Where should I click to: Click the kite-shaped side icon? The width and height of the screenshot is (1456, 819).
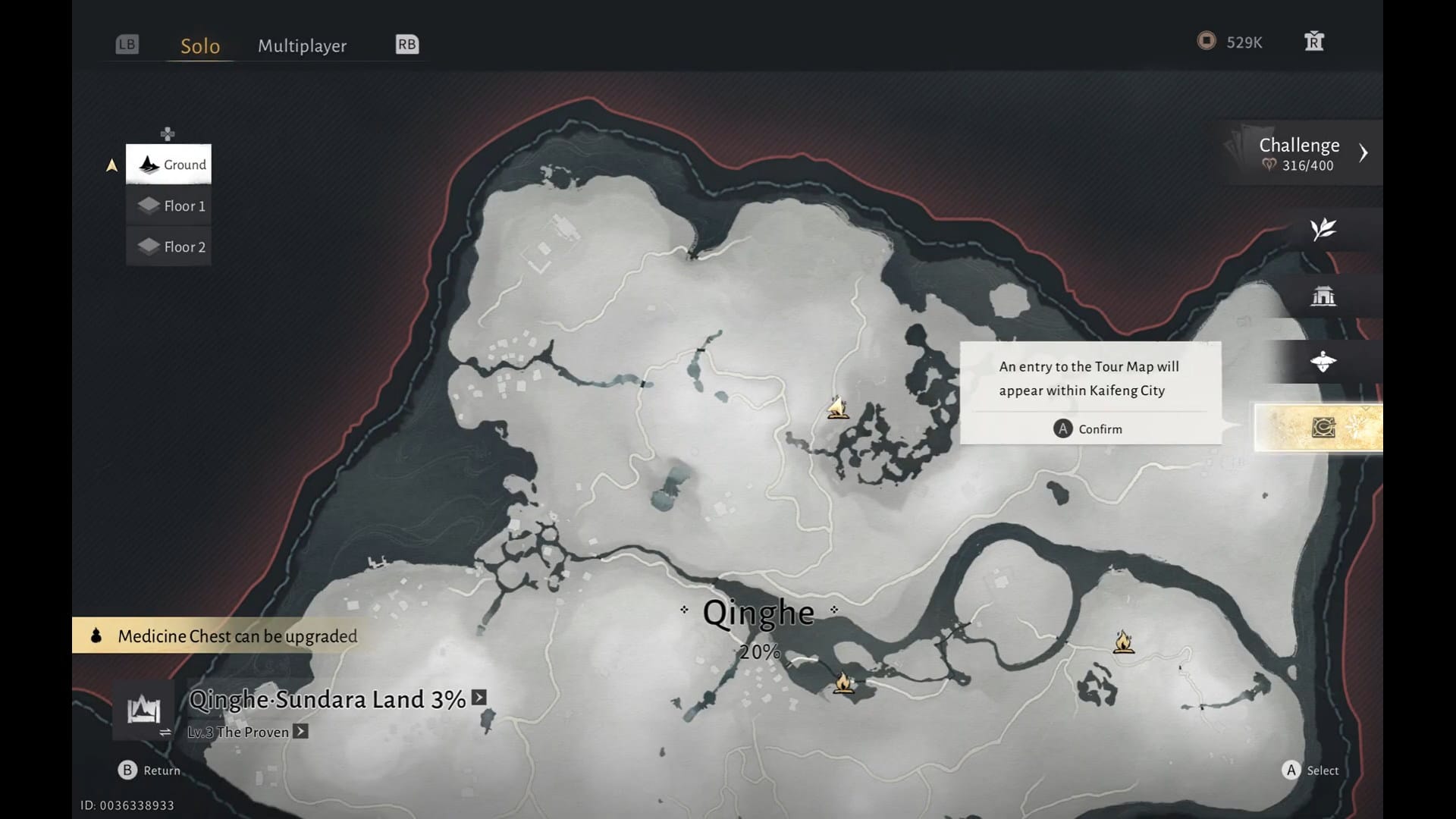pos(1323,362)
